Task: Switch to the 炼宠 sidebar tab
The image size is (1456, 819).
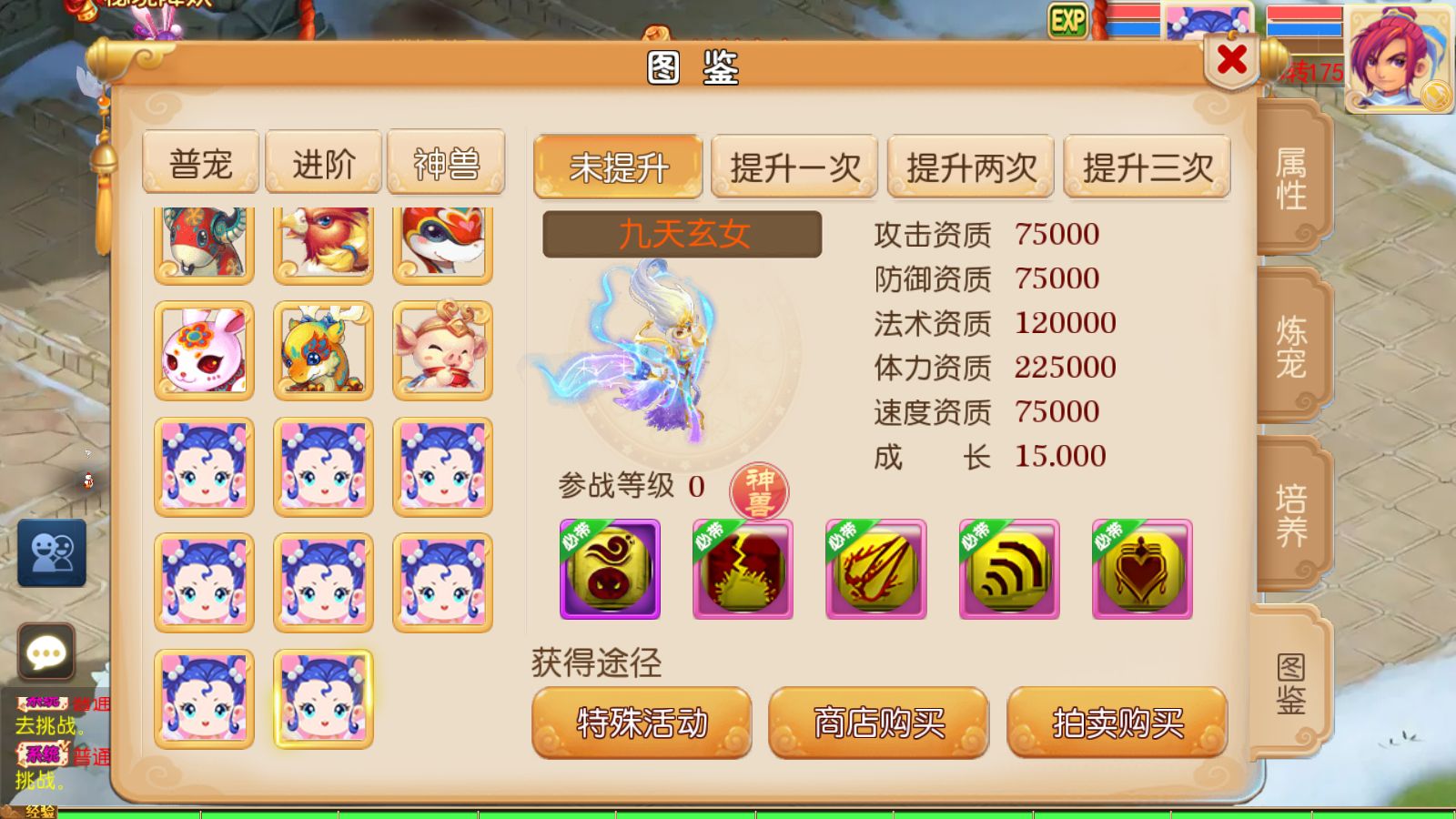Action: coord(1291,350)
